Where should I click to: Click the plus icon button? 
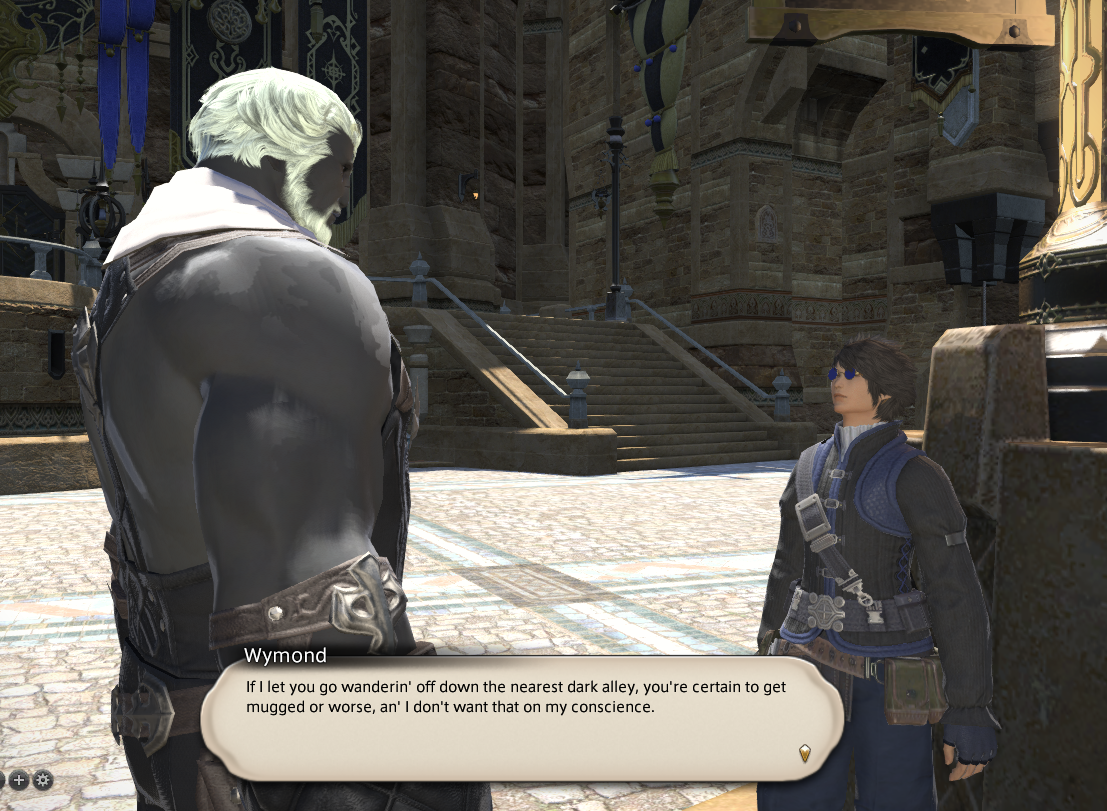(19, 779)
